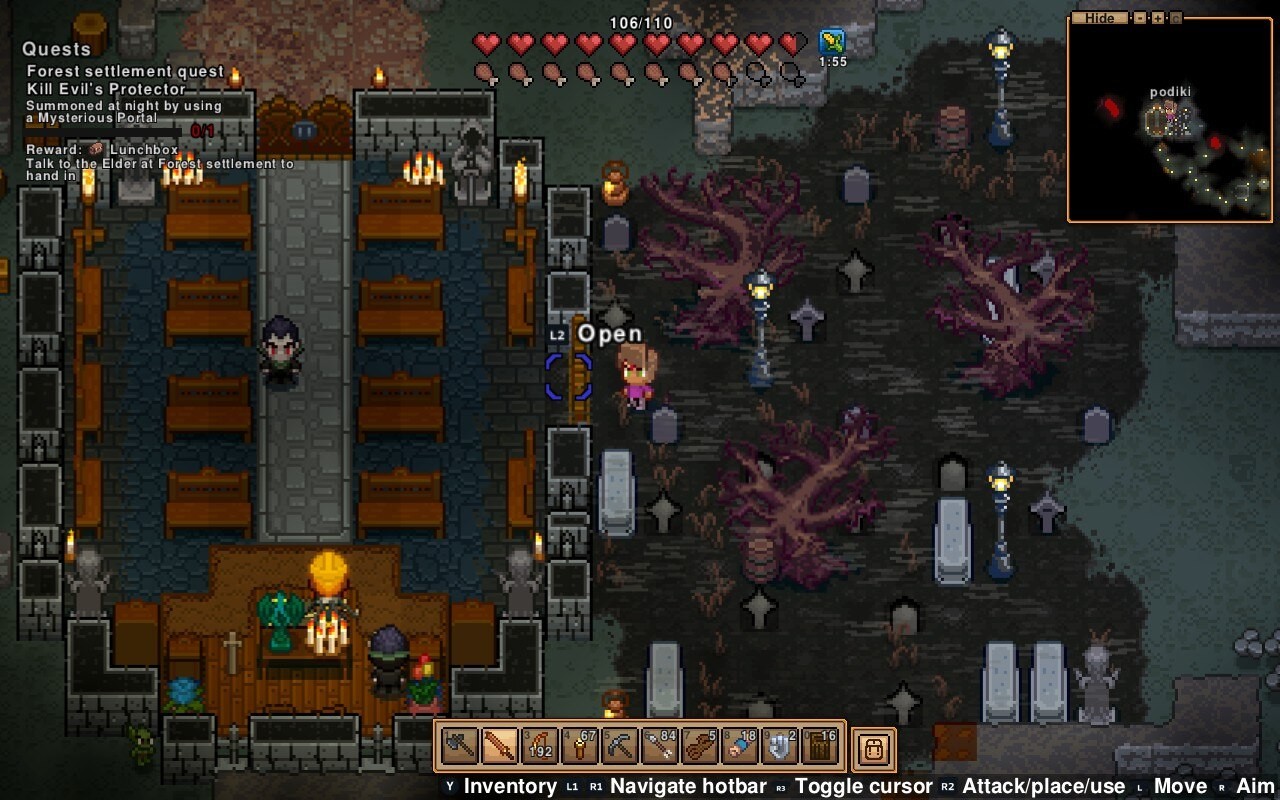
Task: Zoom out the minimap with the minus button
Action: click(x=1139, y=18)
